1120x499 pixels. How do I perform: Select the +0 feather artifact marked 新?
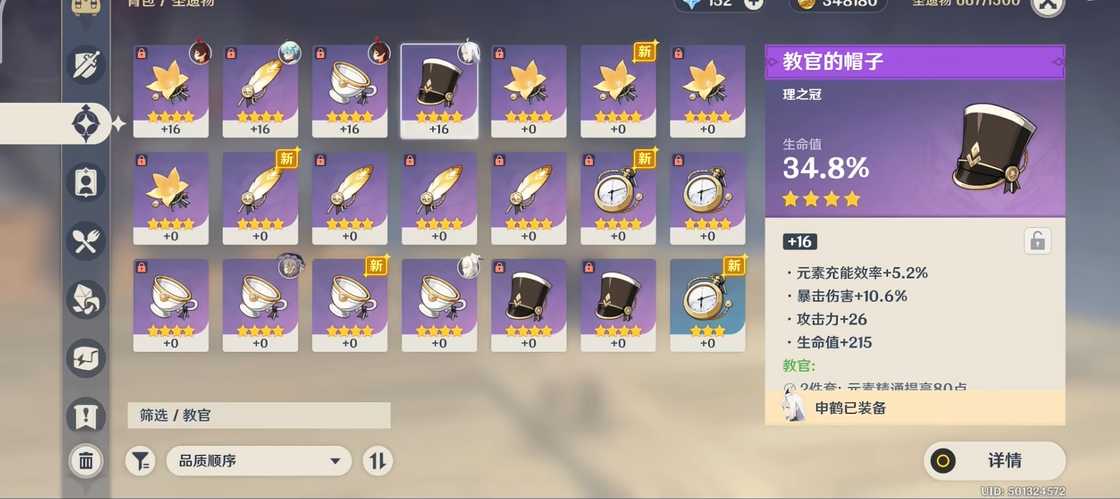[x=260, y=197]
